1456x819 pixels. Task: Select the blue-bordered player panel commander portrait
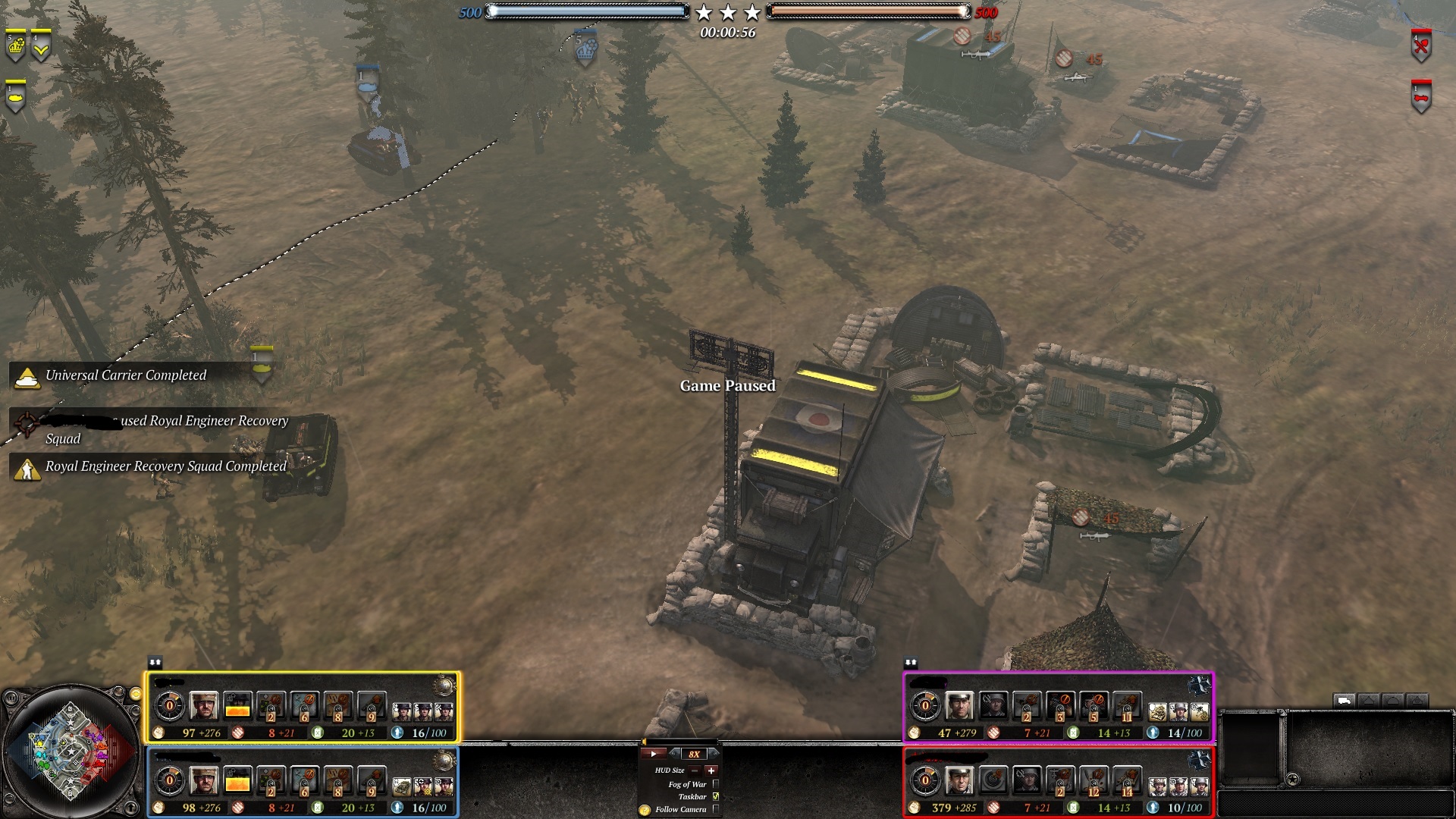coord(203,781)
